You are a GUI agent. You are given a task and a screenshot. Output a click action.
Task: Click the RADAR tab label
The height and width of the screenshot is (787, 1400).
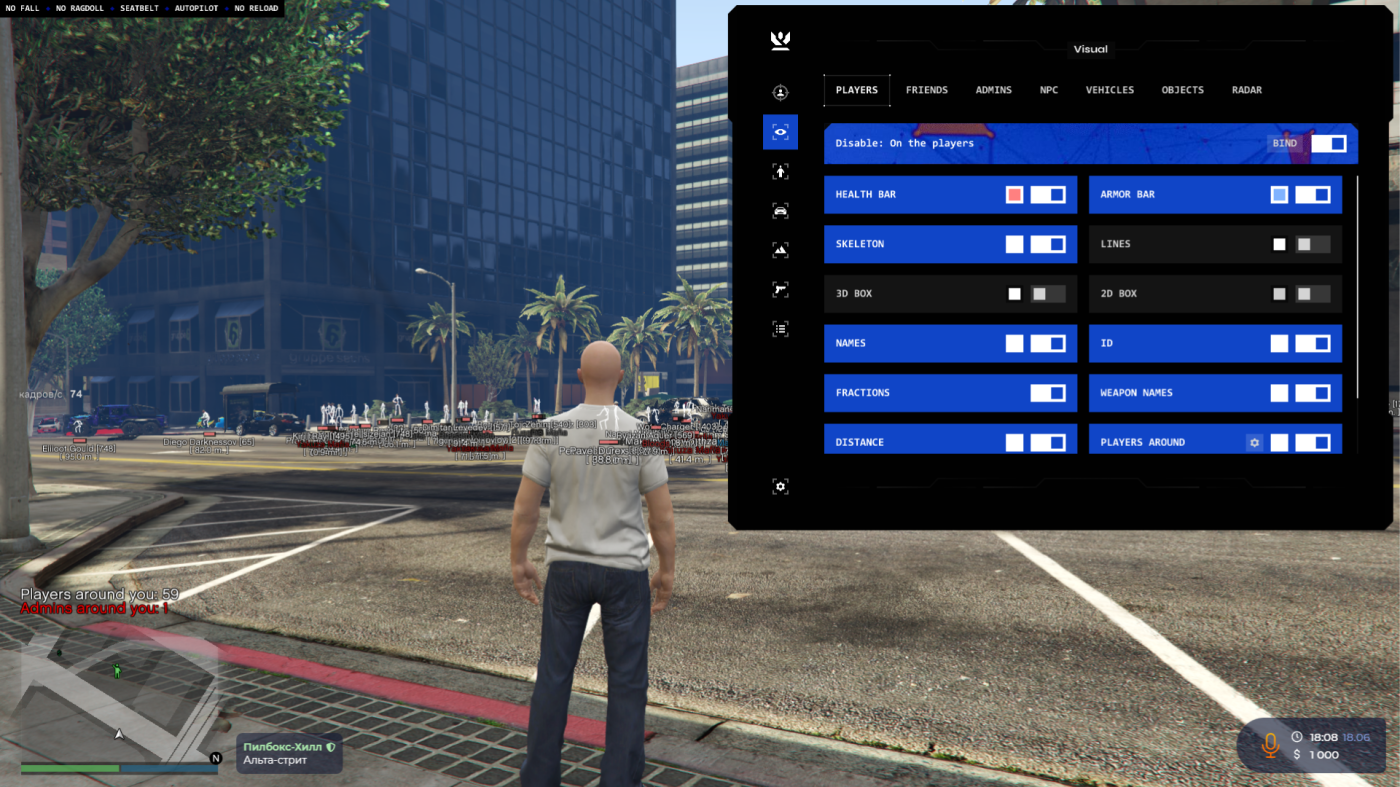1247,89
